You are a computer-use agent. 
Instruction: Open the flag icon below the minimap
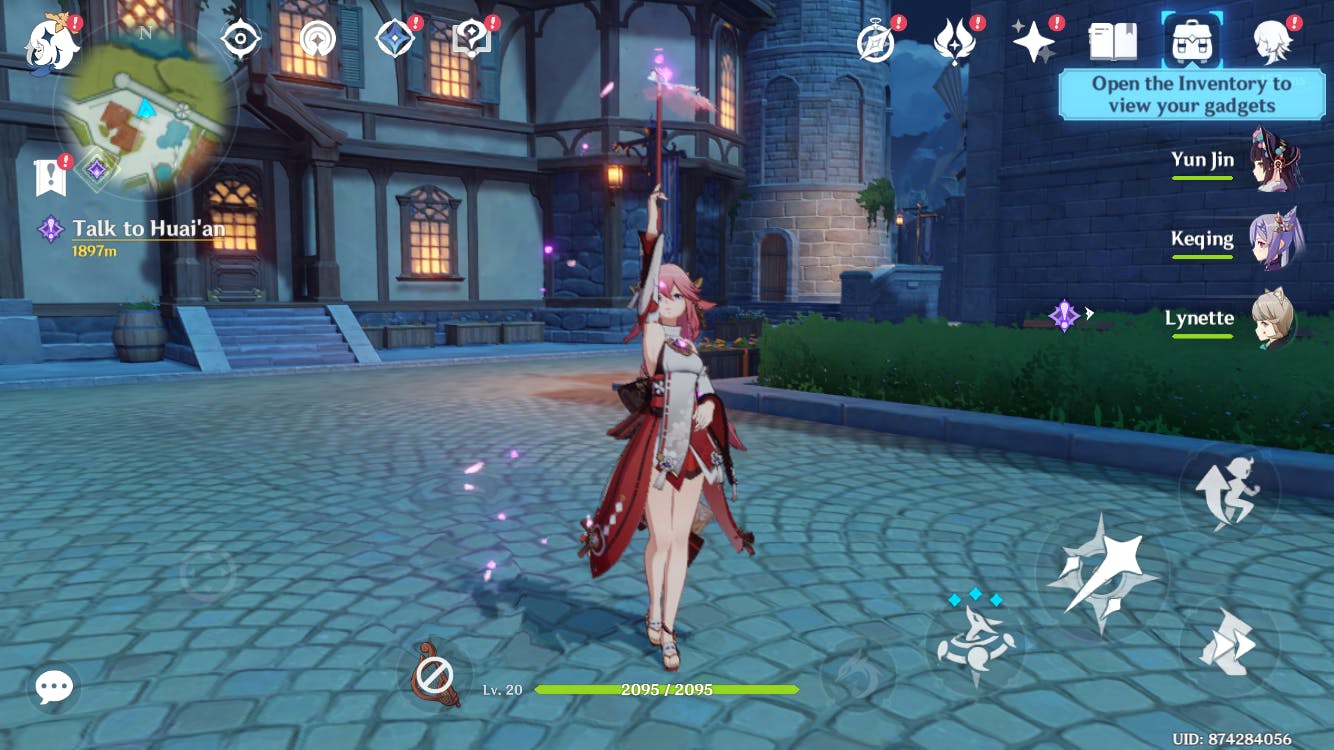[50, 177]
